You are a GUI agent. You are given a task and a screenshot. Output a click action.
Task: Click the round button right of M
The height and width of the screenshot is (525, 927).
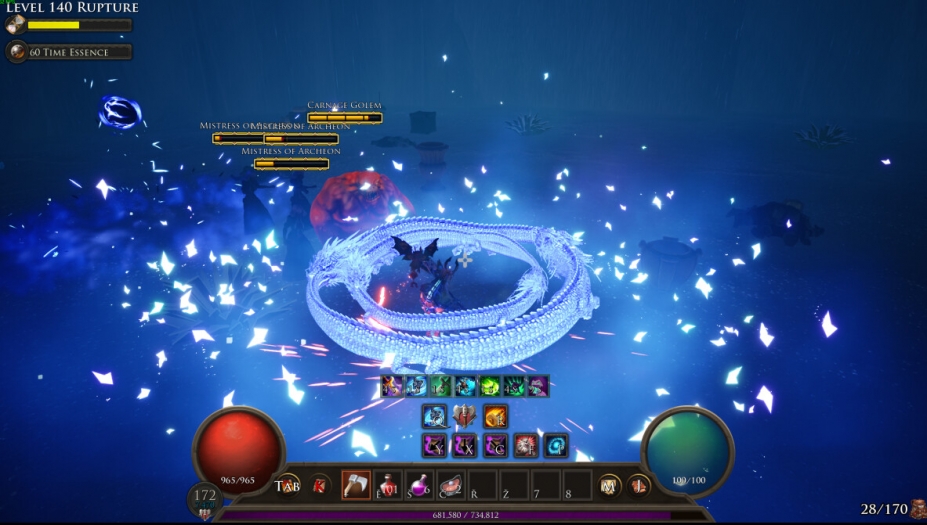tap(638, 486)
